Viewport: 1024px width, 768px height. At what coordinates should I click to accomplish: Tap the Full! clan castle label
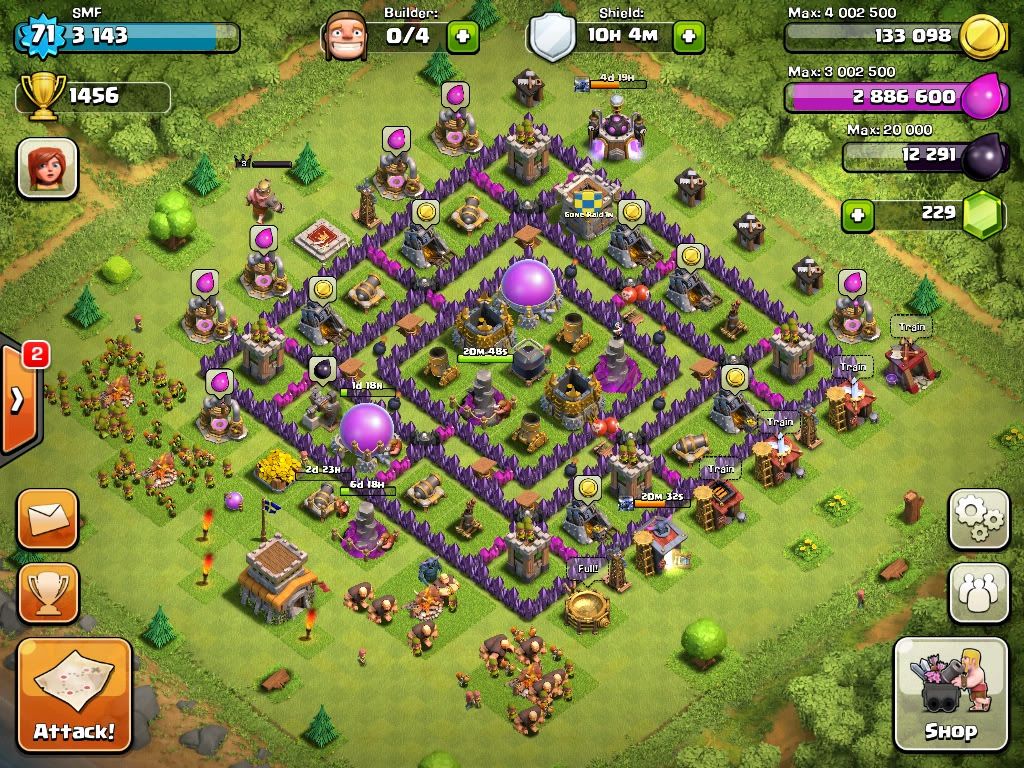(587, 568)
